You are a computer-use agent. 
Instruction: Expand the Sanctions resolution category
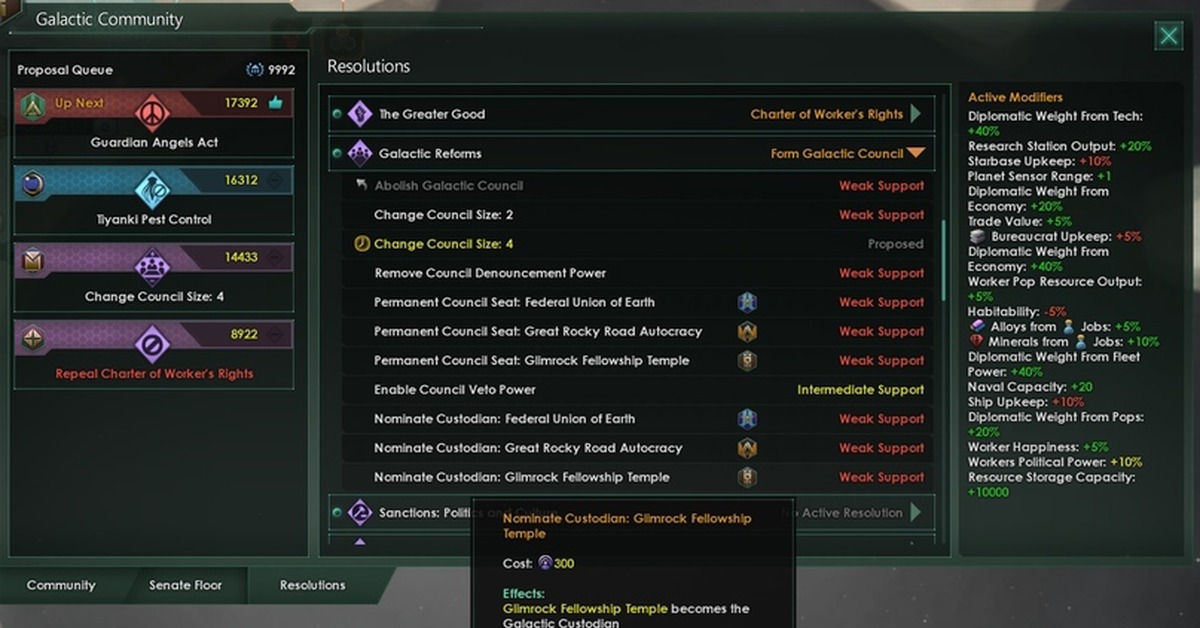[916, 513]
